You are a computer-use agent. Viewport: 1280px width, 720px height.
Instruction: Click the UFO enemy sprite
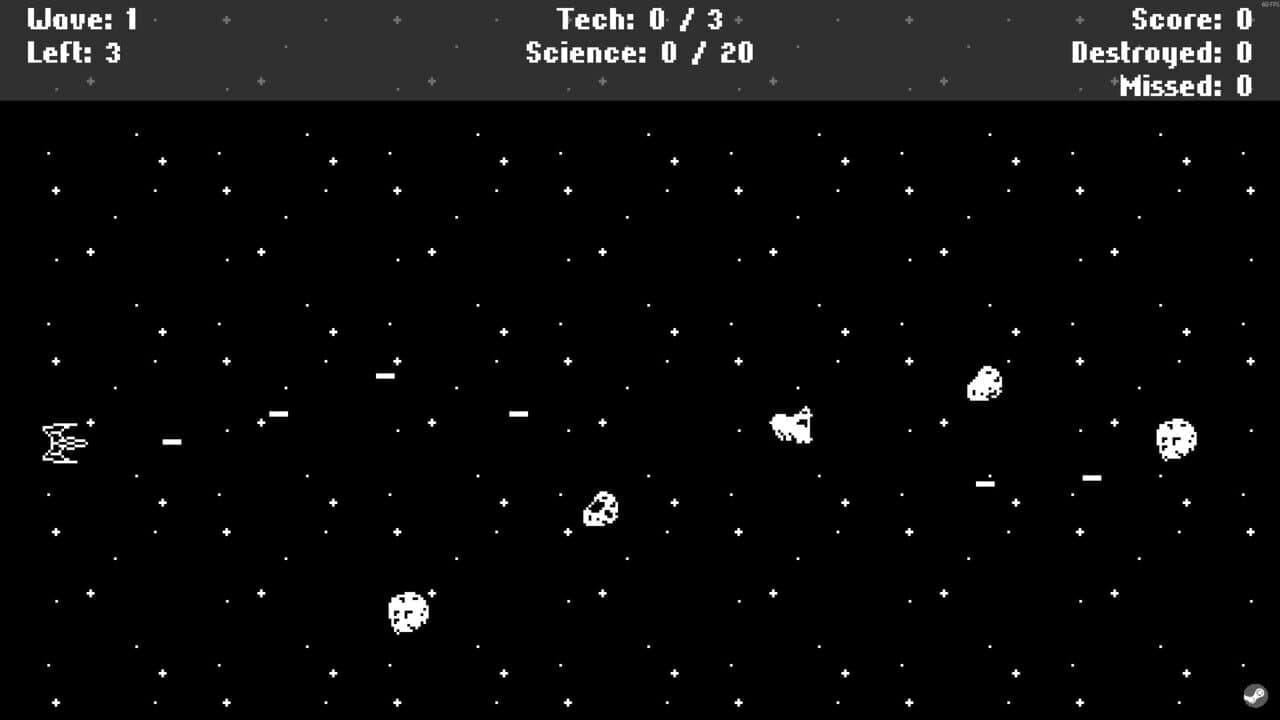pos(791,425)
